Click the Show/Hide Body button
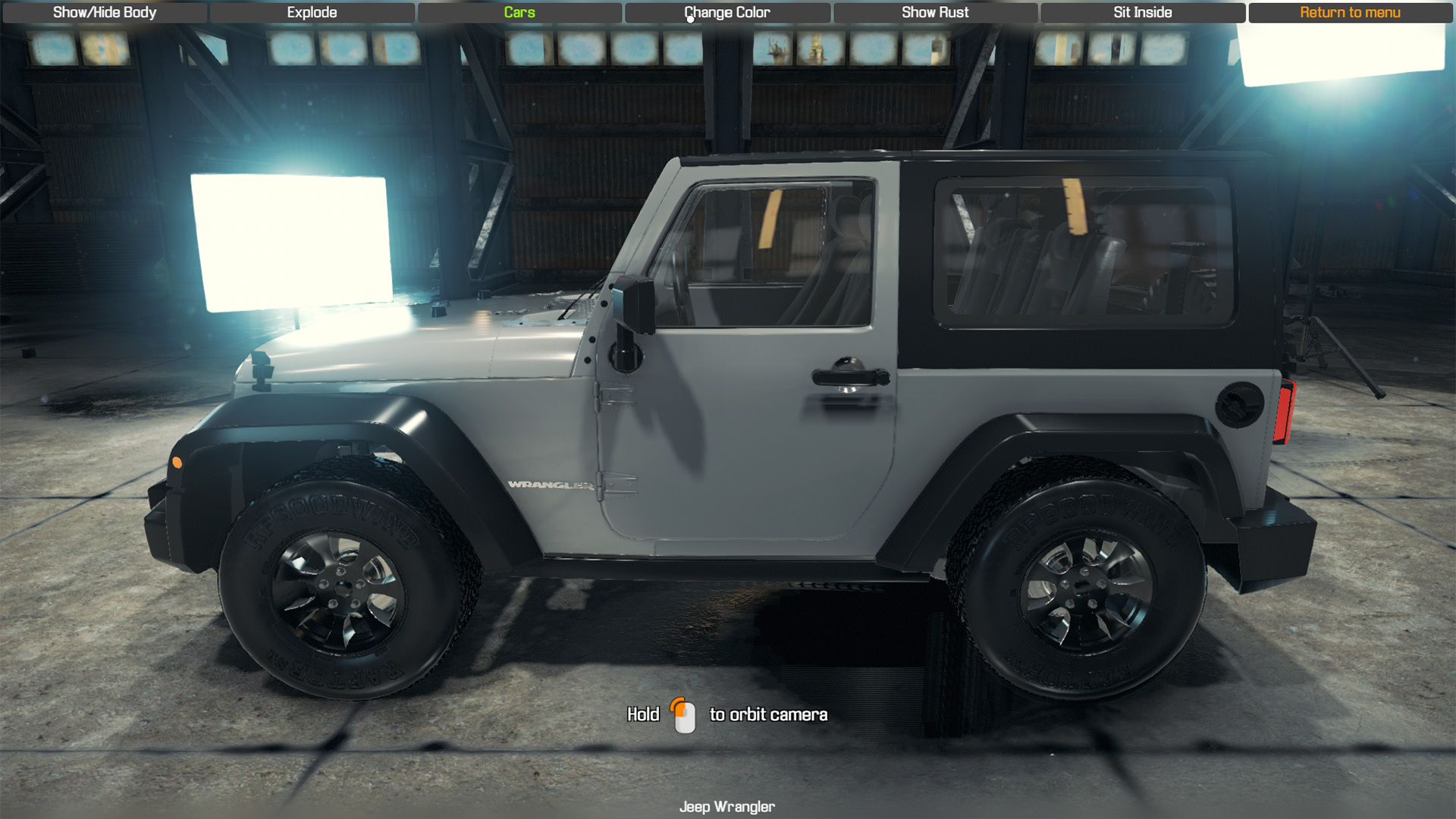Viewport: 1456px width, 819px height. tap(103, 12)
